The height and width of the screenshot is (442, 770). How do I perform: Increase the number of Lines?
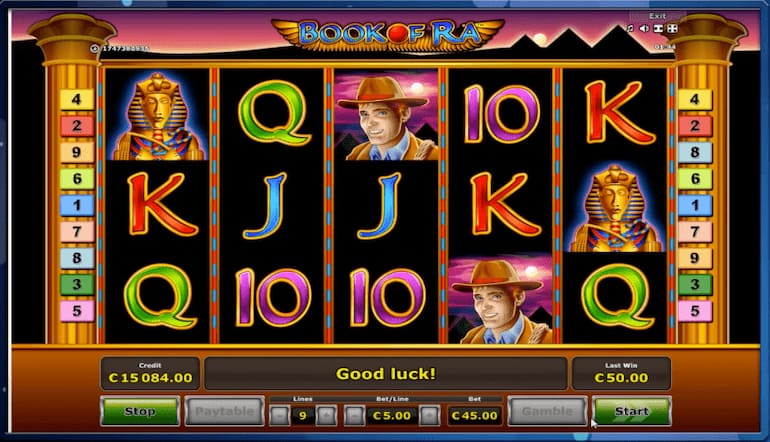pos(326,413)
